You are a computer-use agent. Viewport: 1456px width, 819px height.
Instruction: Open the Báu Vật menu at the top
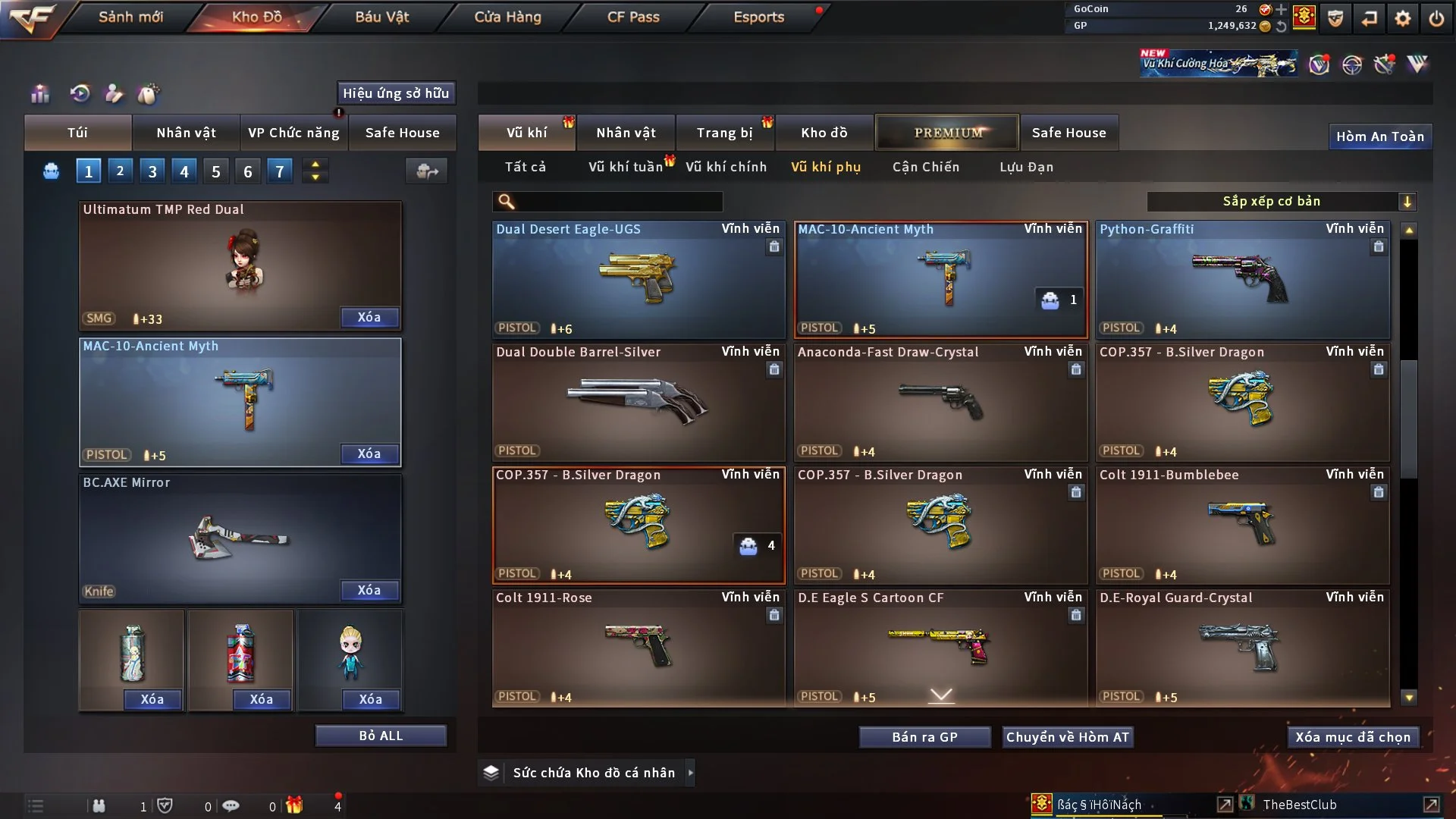coord(381,16)
